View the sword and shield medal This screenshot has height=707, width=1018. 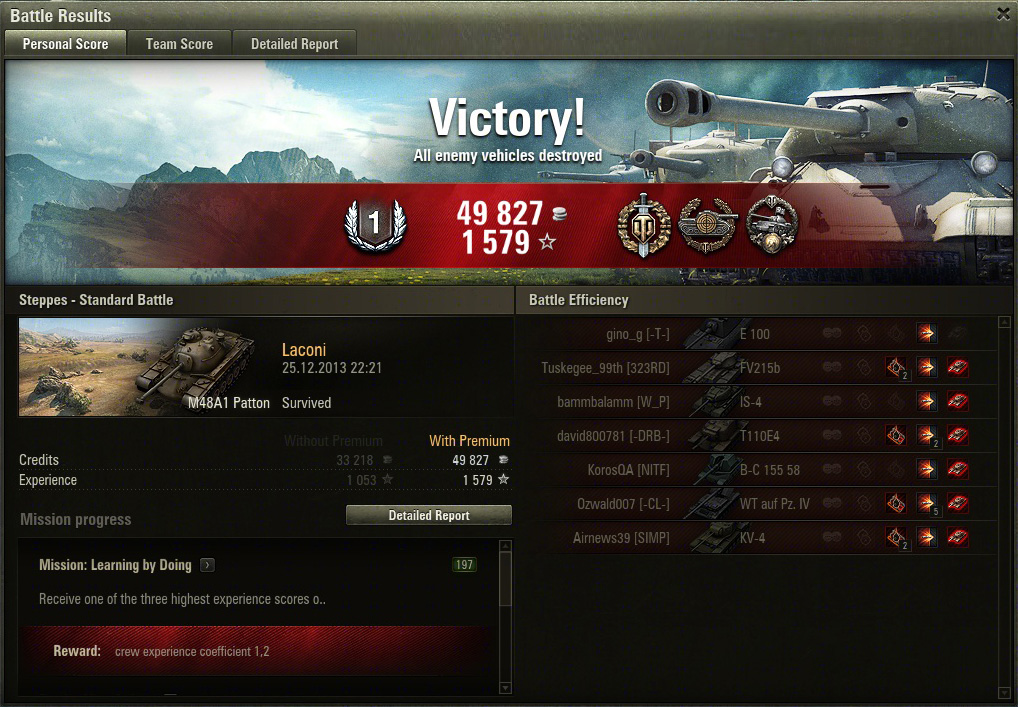(643, 225)
